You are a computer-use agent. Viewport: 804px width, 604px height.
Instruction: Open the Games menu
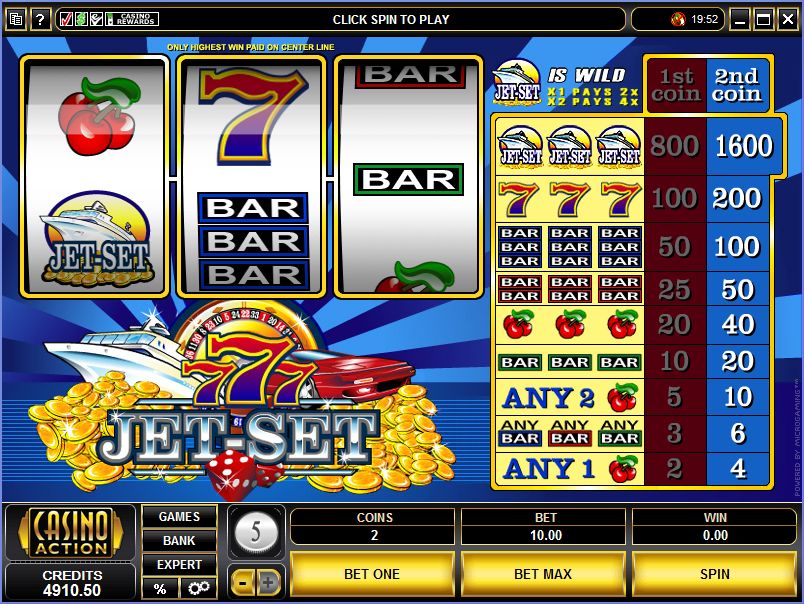pyautogui.click(x=179, y=517)
